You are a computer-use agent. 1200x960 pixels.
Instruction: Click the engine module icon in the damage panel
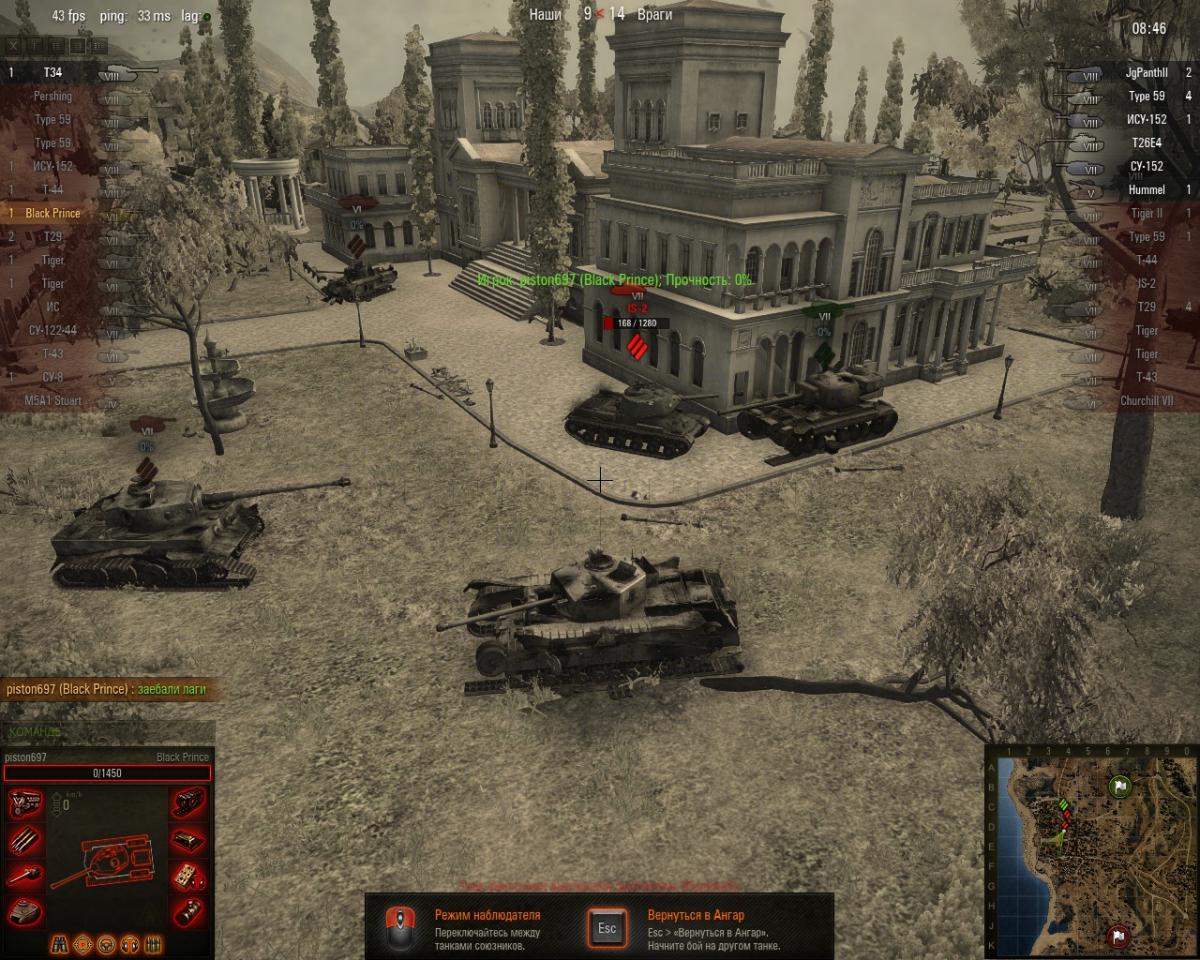pos(24,803)
